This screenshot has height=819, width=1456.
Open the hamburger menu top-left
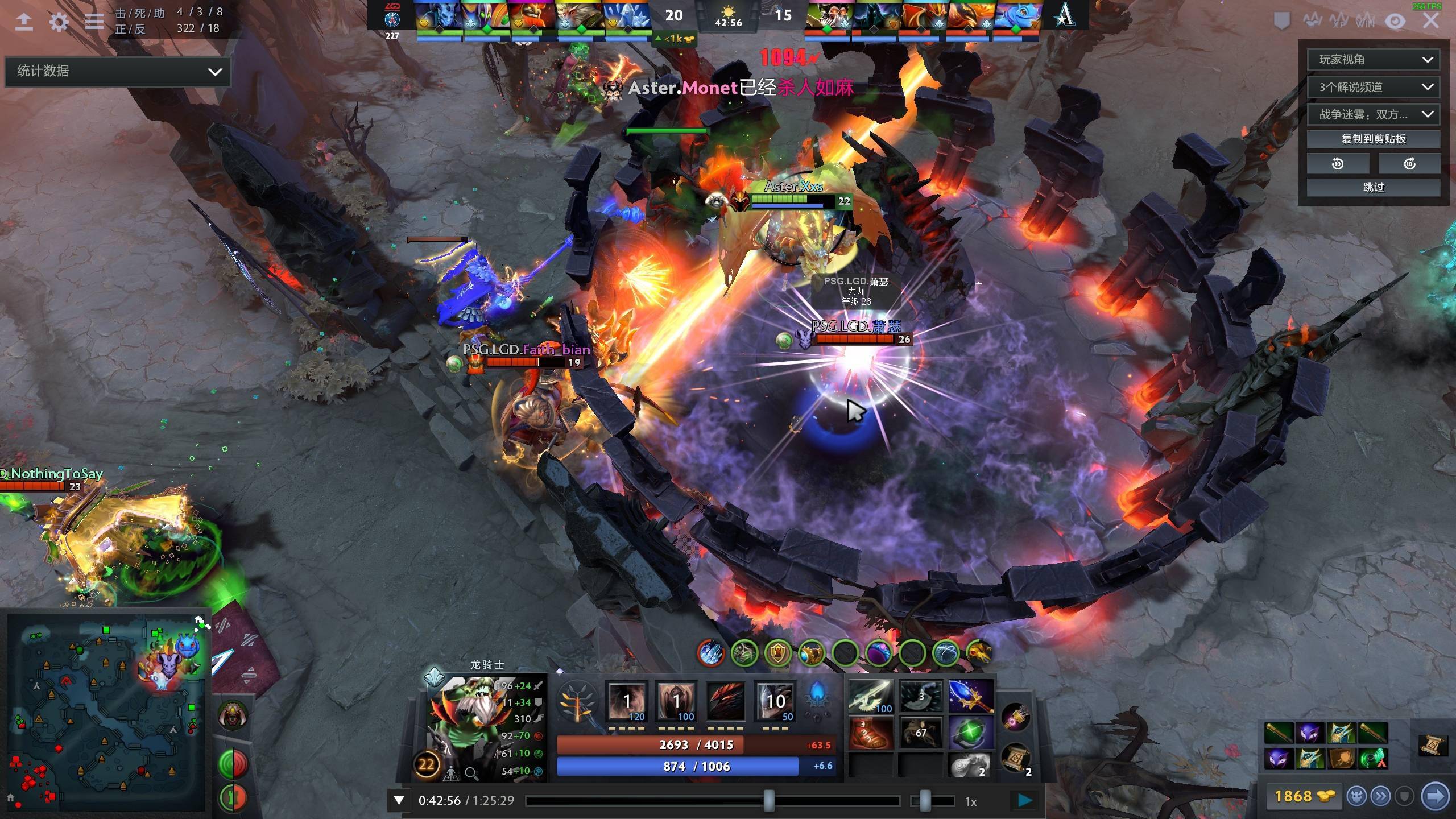(x=94, y=22)
